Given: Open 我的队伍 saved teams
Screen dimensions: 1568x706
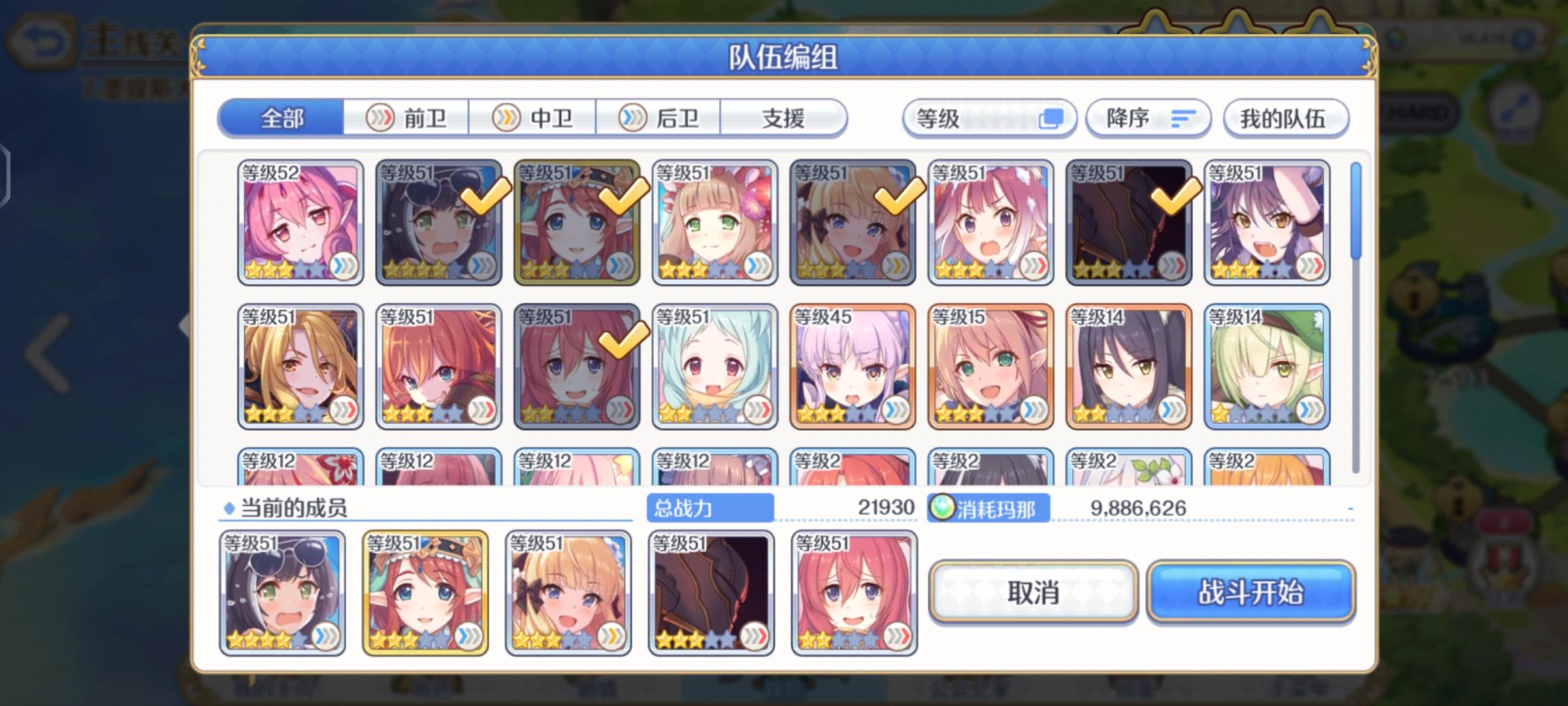Looking at the screenshot, I should [1285, 118].
